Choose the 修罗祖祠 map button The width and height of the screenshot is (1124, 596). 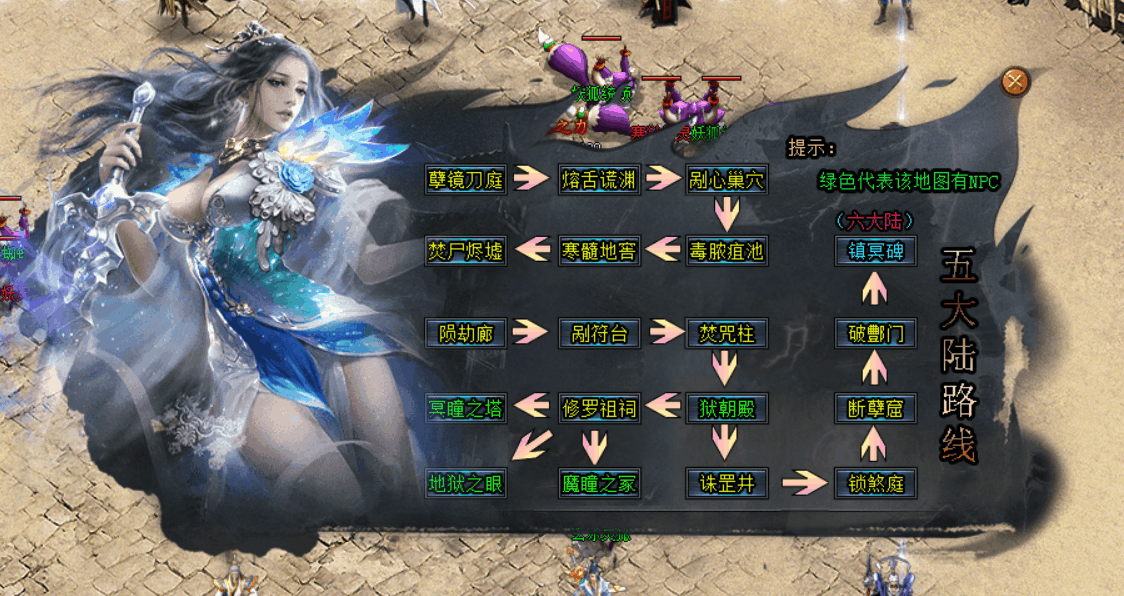coord(599,408)
